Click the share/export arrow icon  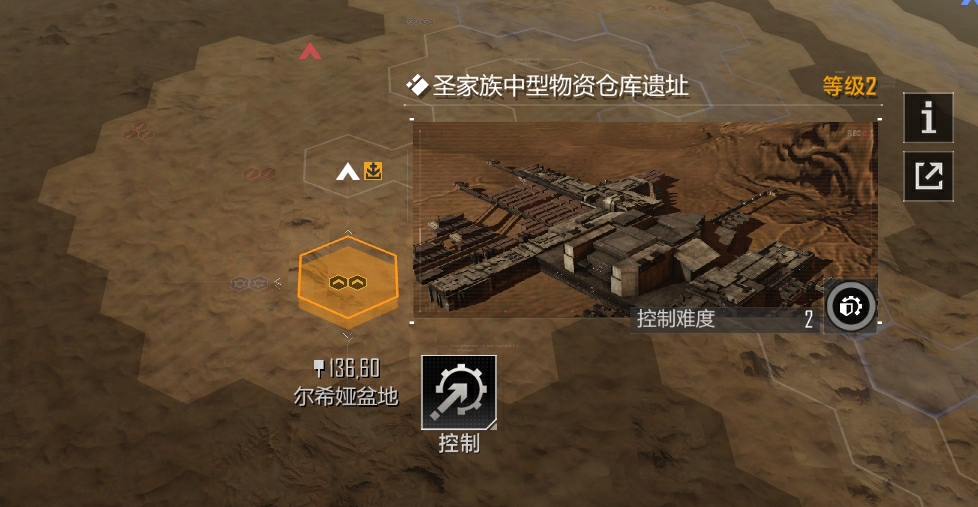(x=928, y=176)
